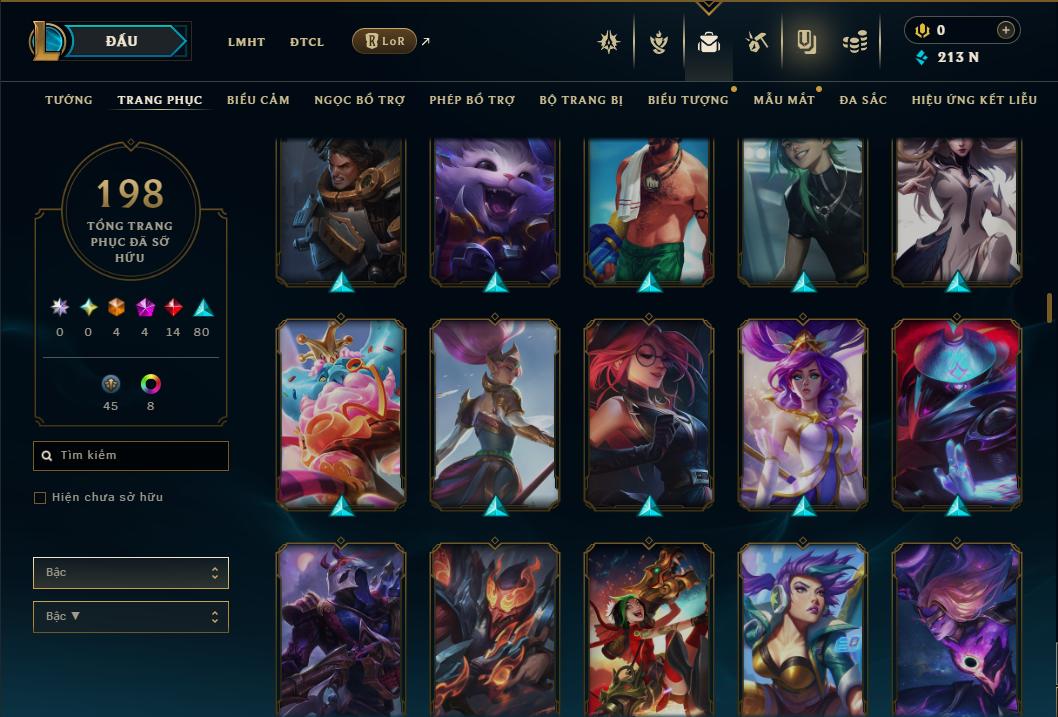
Task: Open the LMHT section
Action: 246,42
